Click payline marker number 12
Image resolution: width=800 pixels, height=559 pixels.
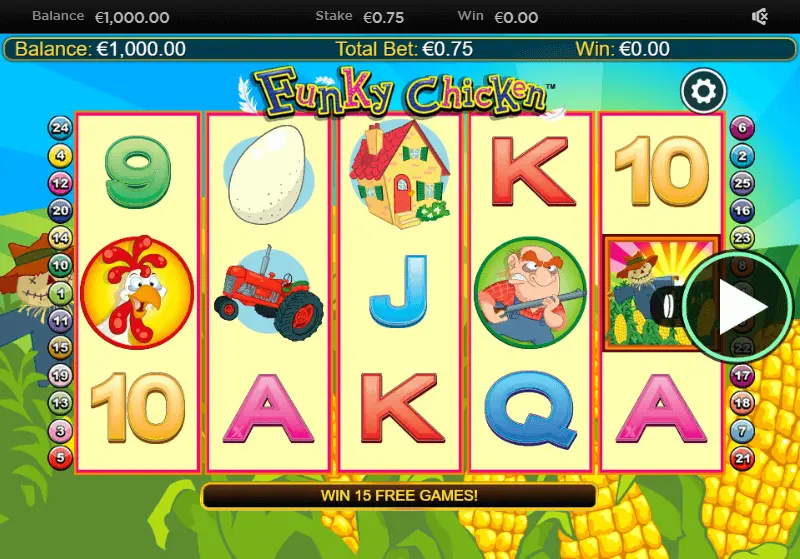coord(61,183)
